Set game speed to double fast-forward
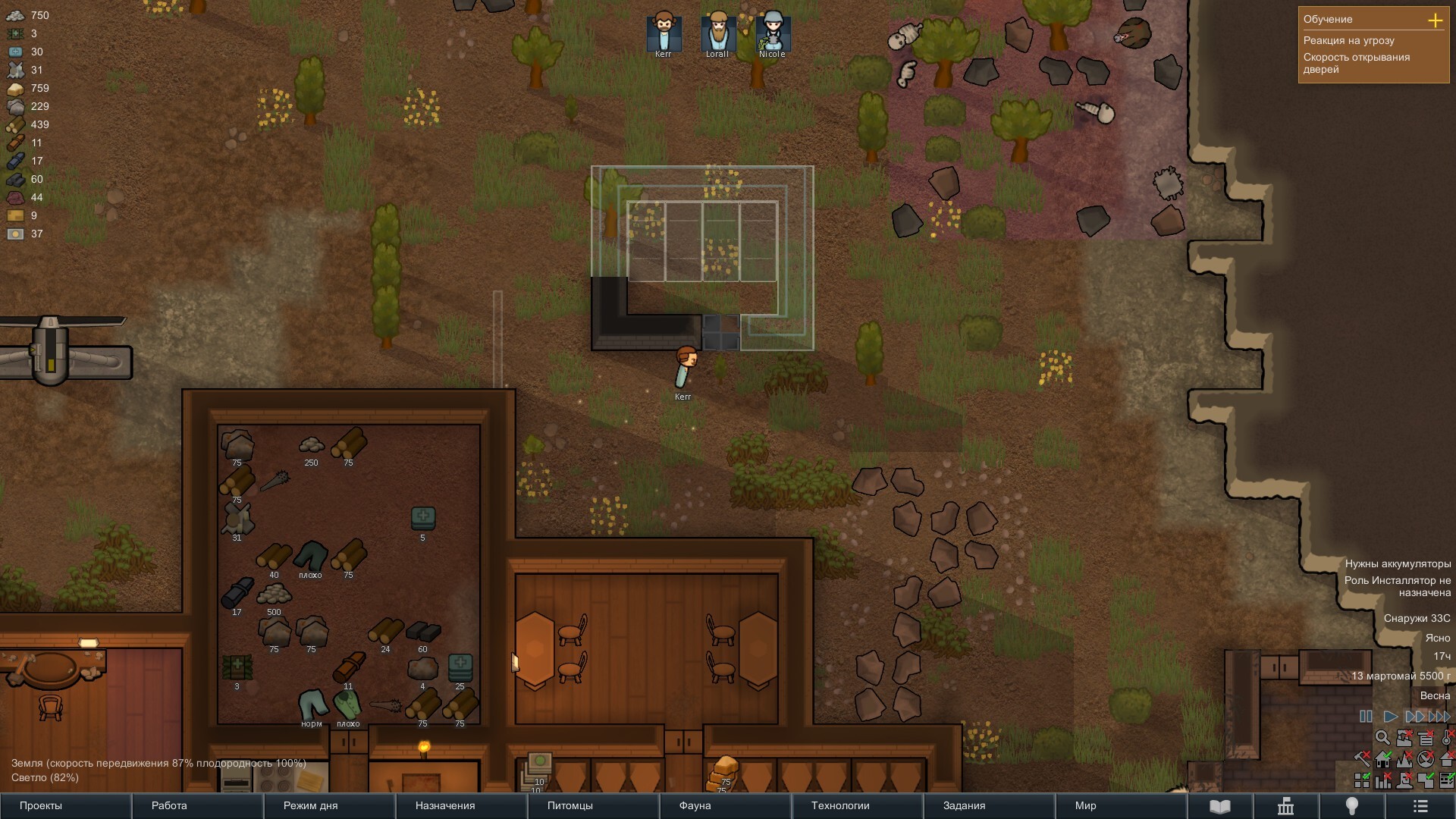Screen dimensions: 1456x819 (1414, 717)
